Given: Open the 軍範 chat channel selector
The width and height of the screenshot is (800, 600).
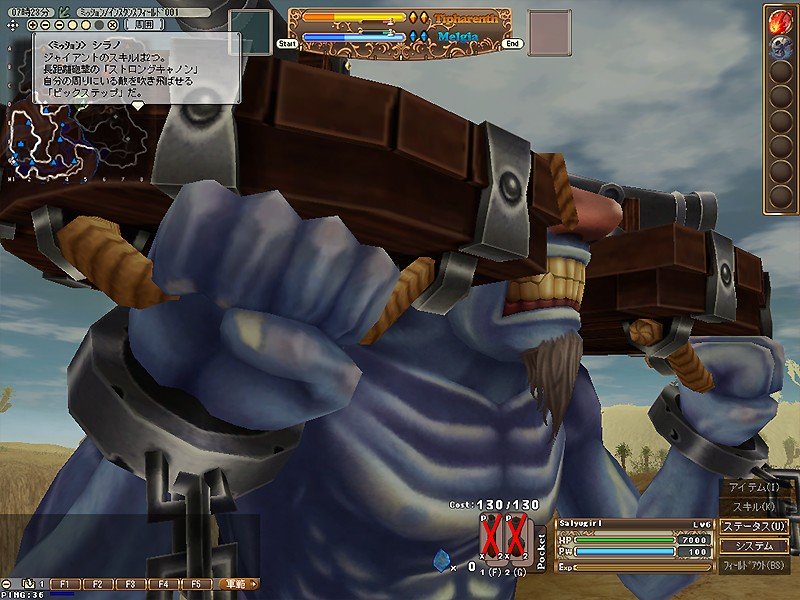Looking at the screenshot, I should click(237, 583).
